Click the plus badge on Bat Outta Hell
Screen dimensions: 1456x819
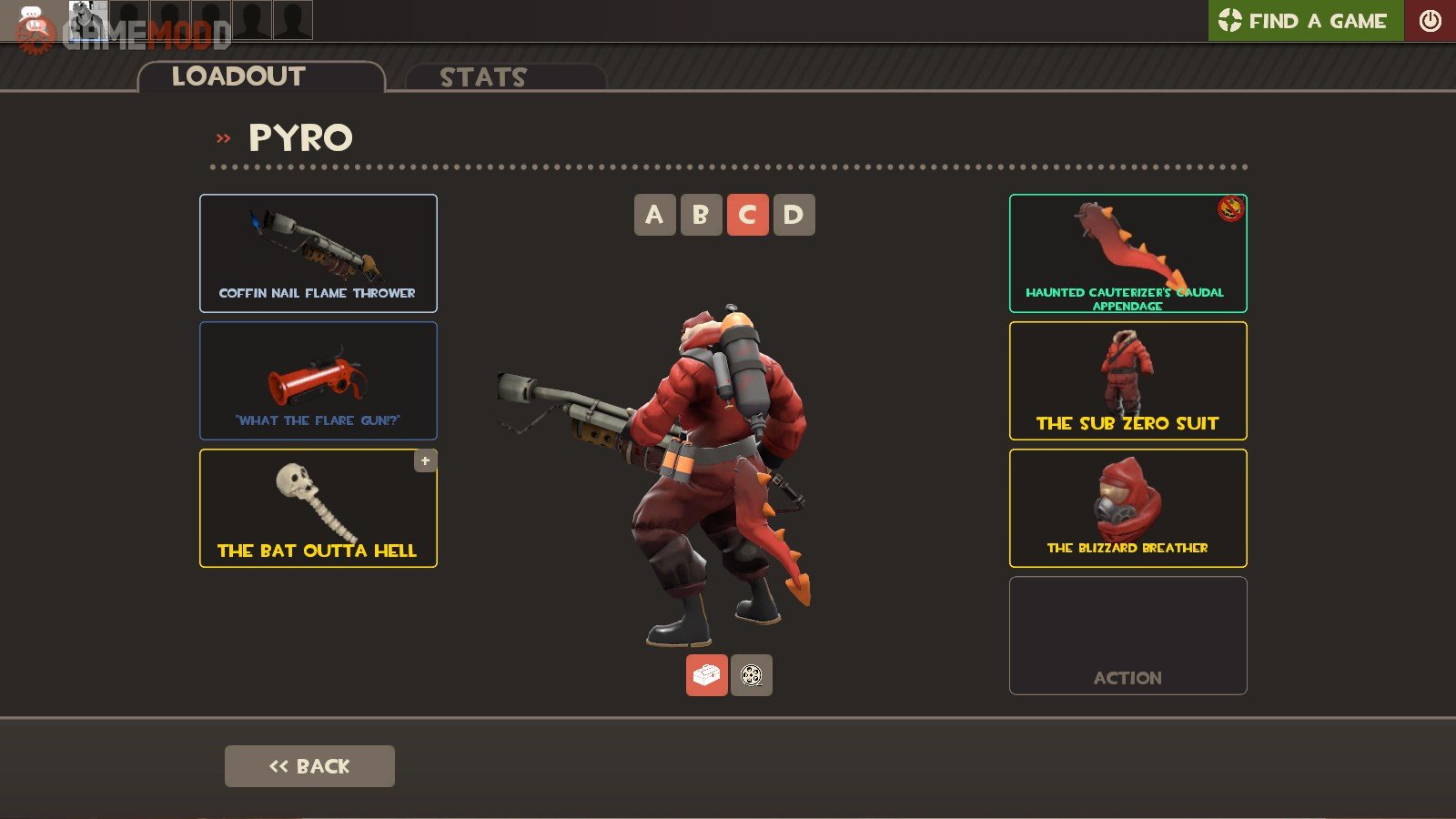click(x=425, y=460)
